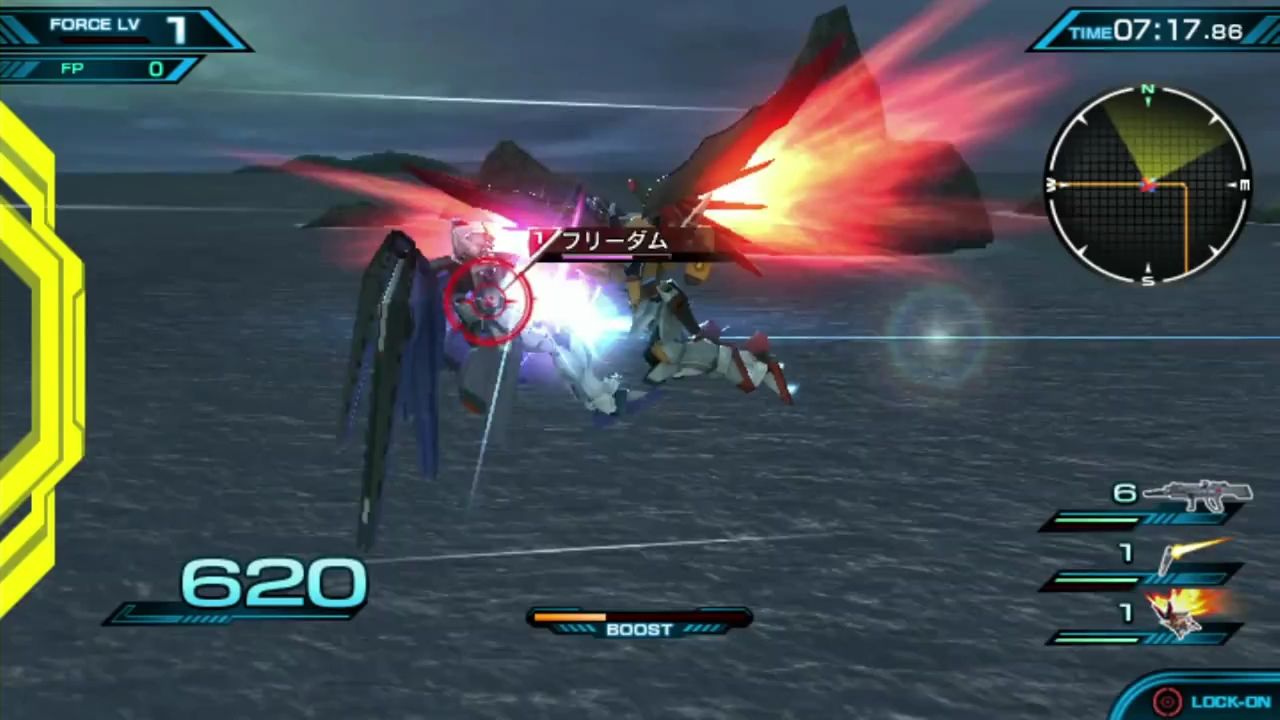Toggle the enemy position marker on minimap
The width and height of the screenshot is (1280, 720).
click(x=1148, y=183)
